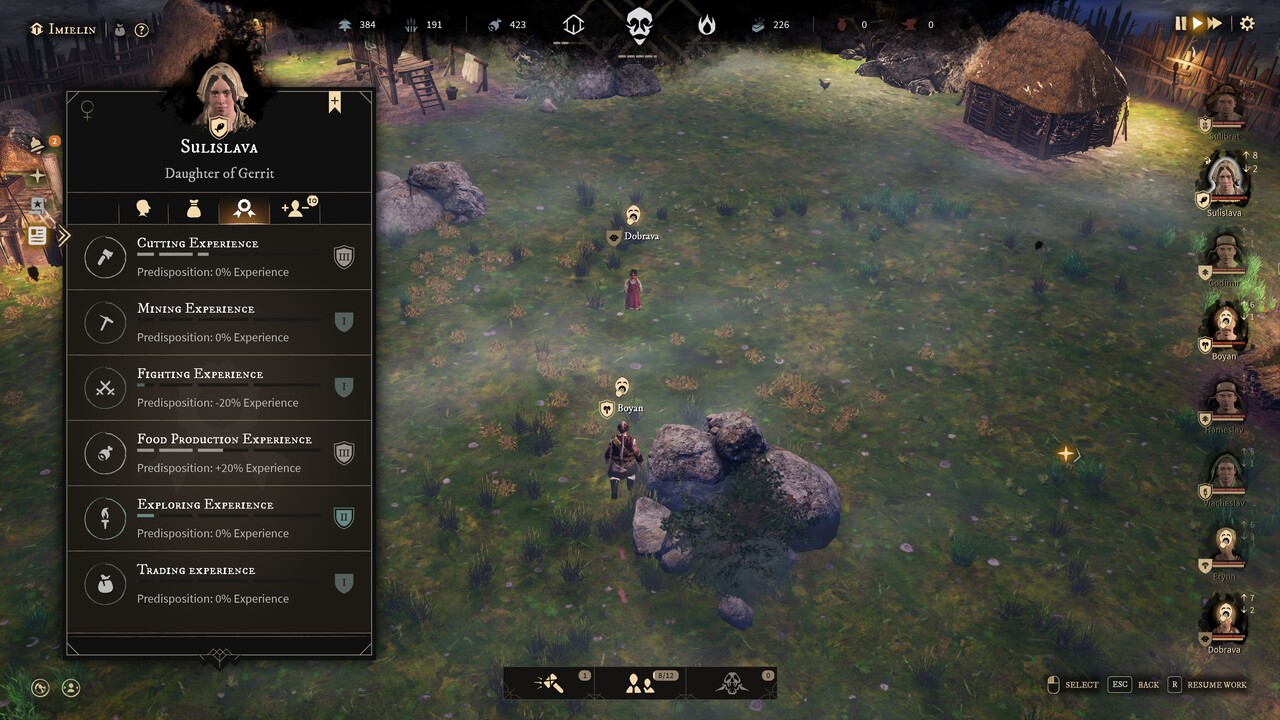This screenshot has width=1280, height=720.
Task: Open the skull mask menu in bottom bar
Action: pyautogui.click(x=732, y=684)
